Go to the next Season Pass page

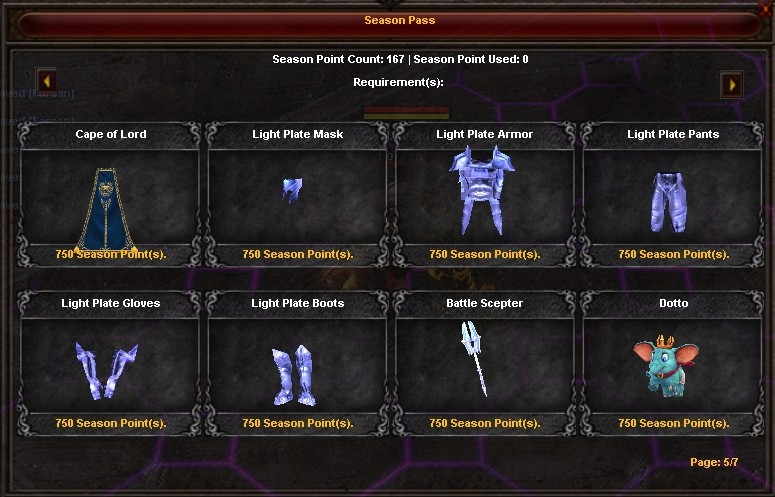tap(732, 84)
